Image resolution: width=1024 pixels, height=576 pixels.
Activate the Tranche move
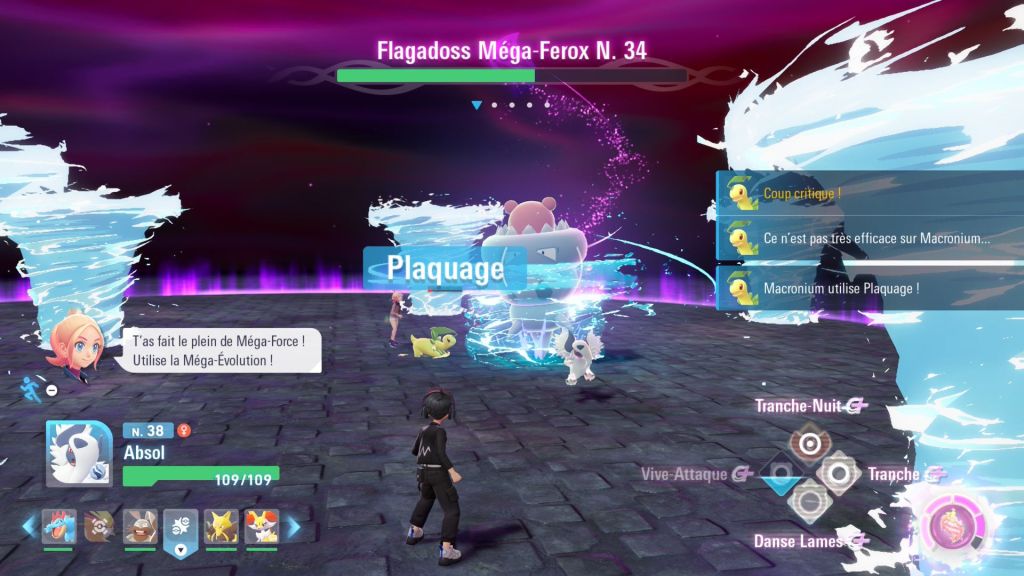837,472
